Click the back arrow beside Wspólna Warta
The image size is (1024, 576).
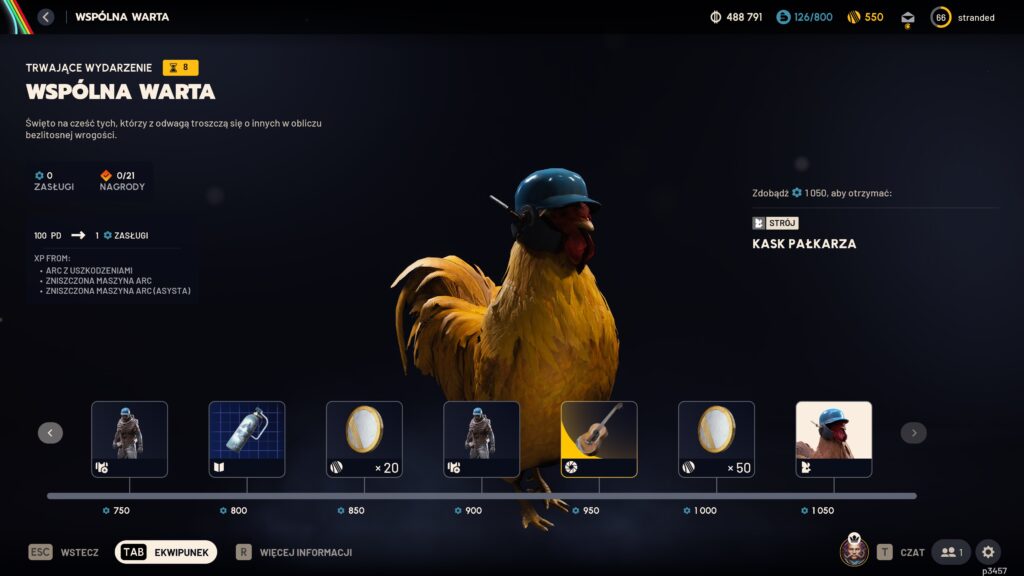[46, 17]
